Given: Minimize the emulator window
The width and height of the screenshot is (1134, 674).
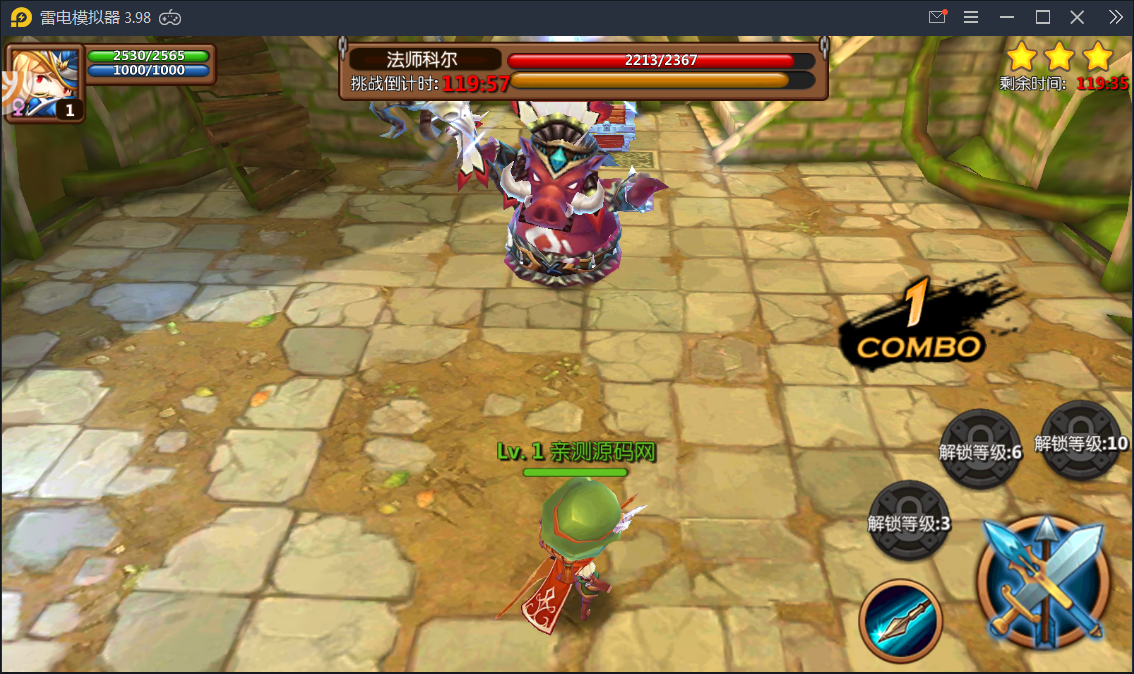Looking at the screenshot, I should [1007, 17].
